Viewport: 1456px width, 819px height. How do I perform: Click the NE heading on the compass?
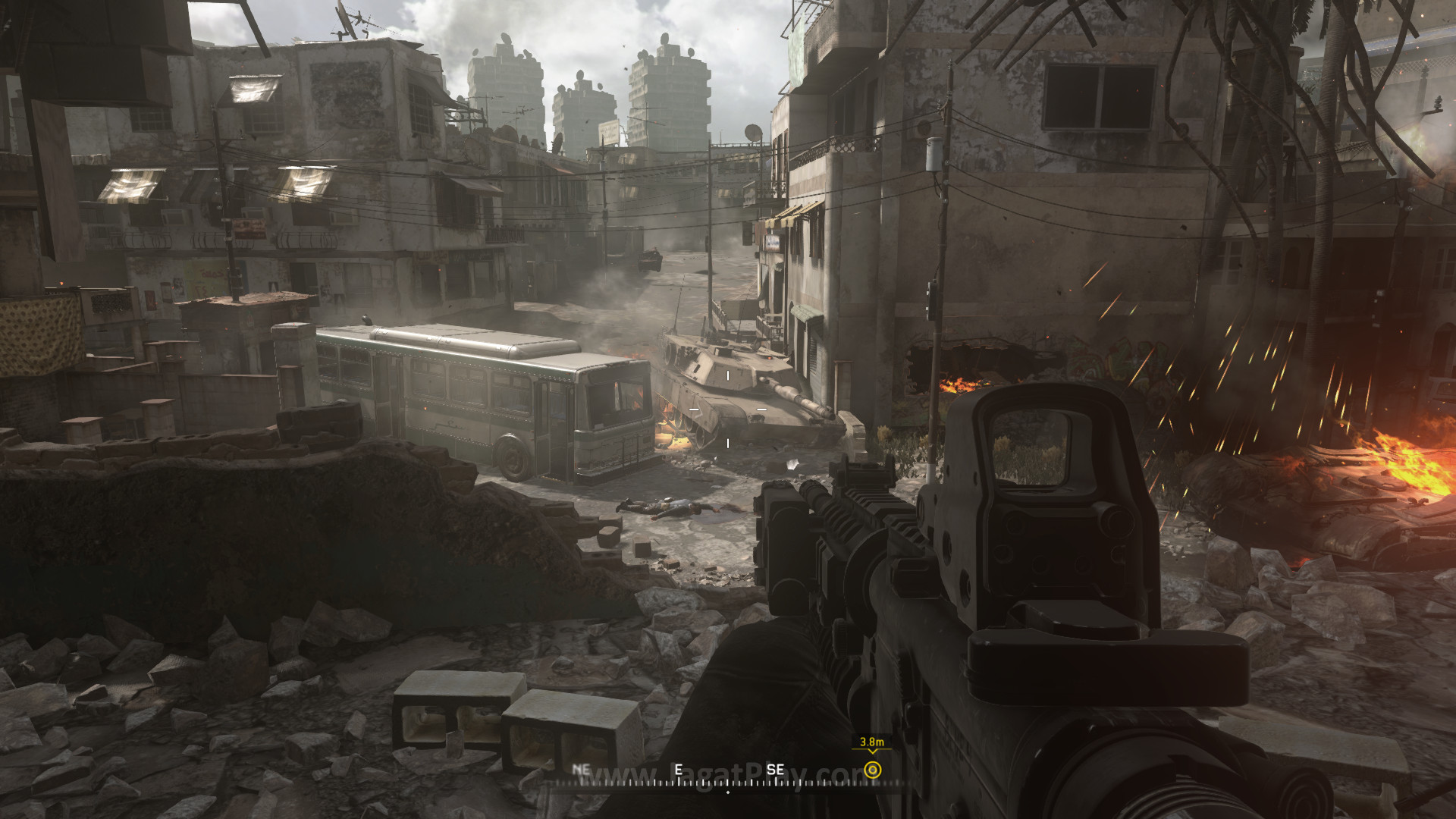(581, 768)
